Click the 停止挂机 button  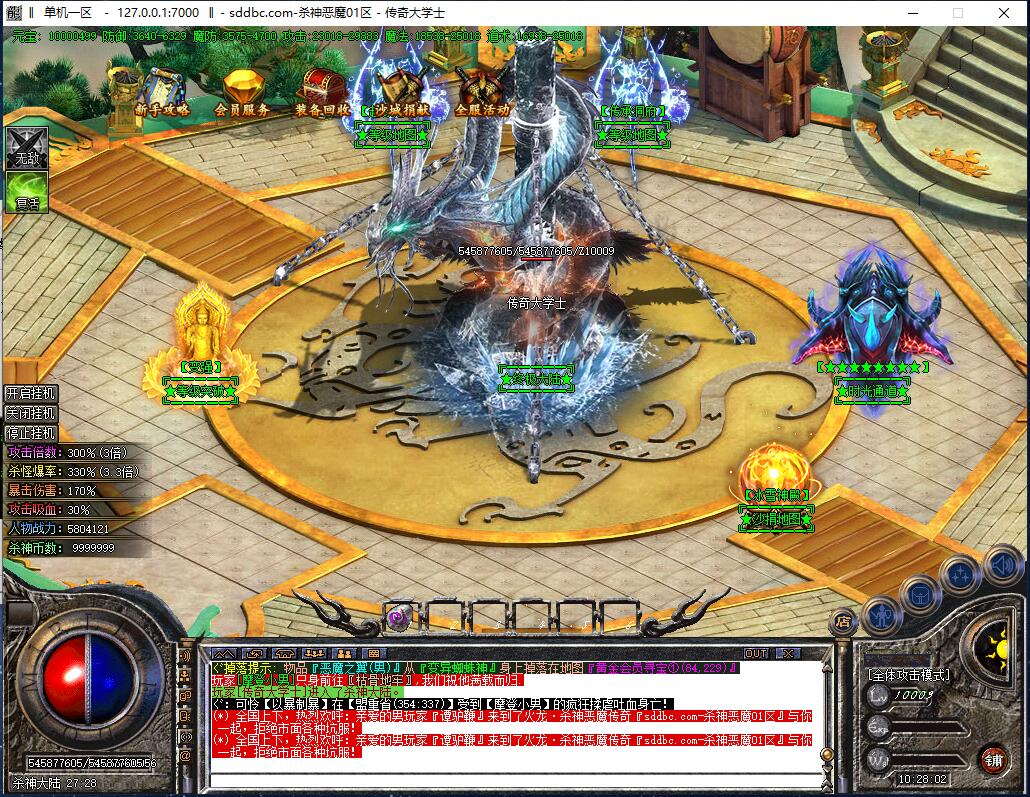pyautogui.click(x=31, y=433)
